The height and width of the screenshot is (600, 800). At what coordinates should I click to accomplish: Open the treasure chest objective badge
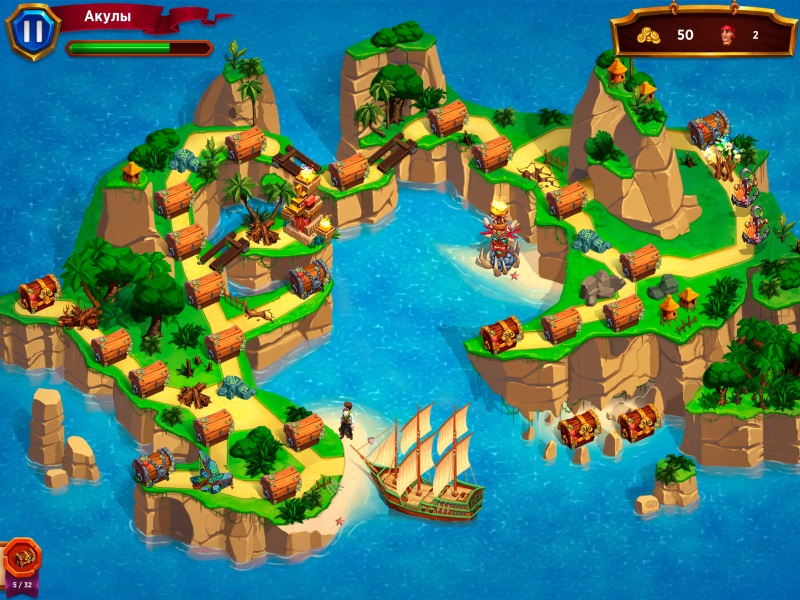tap(21, 560)
